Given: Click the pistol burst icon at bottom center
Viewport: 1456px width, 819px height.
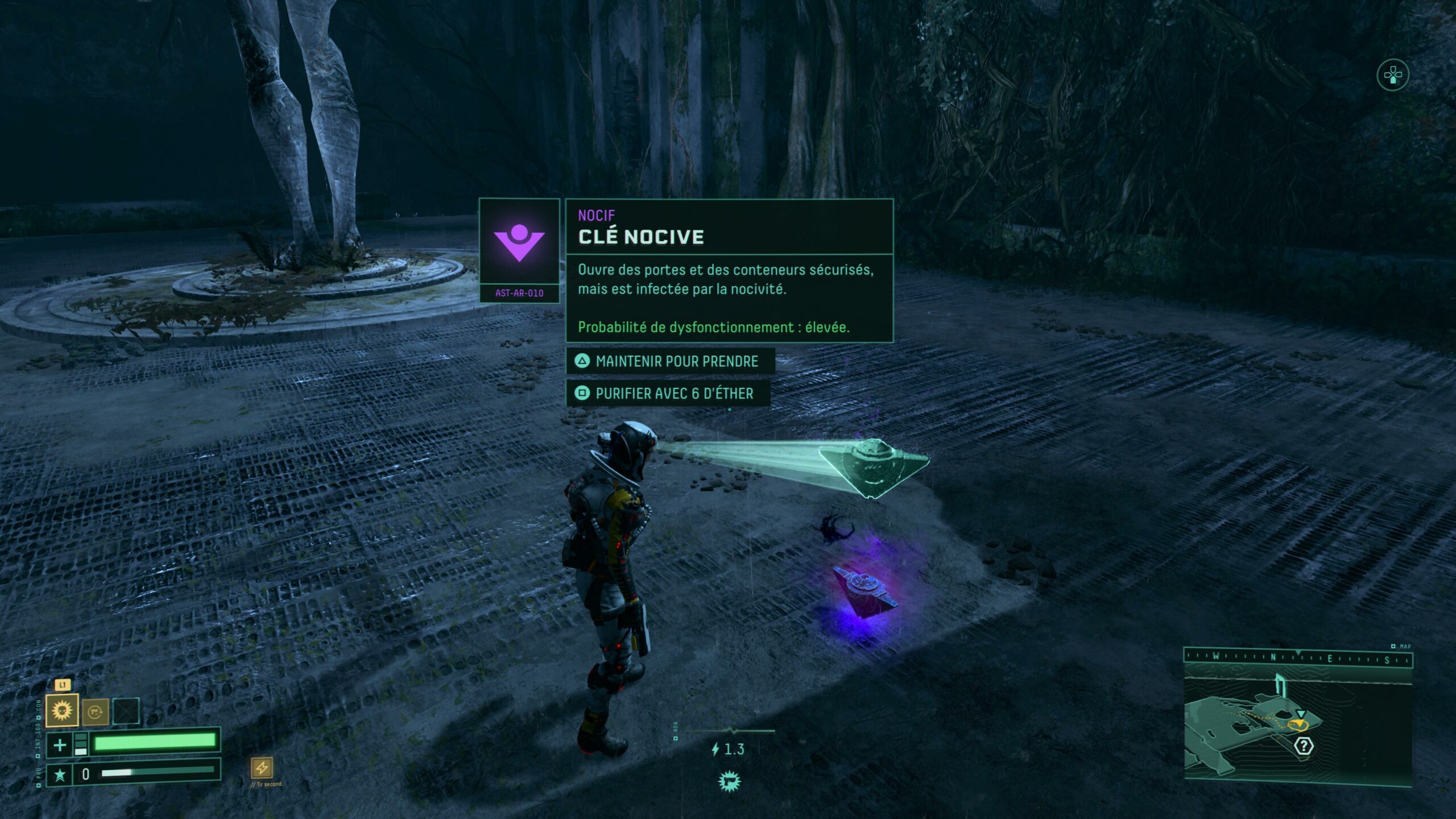Looking at the screenshot, I should pos(728,781).
